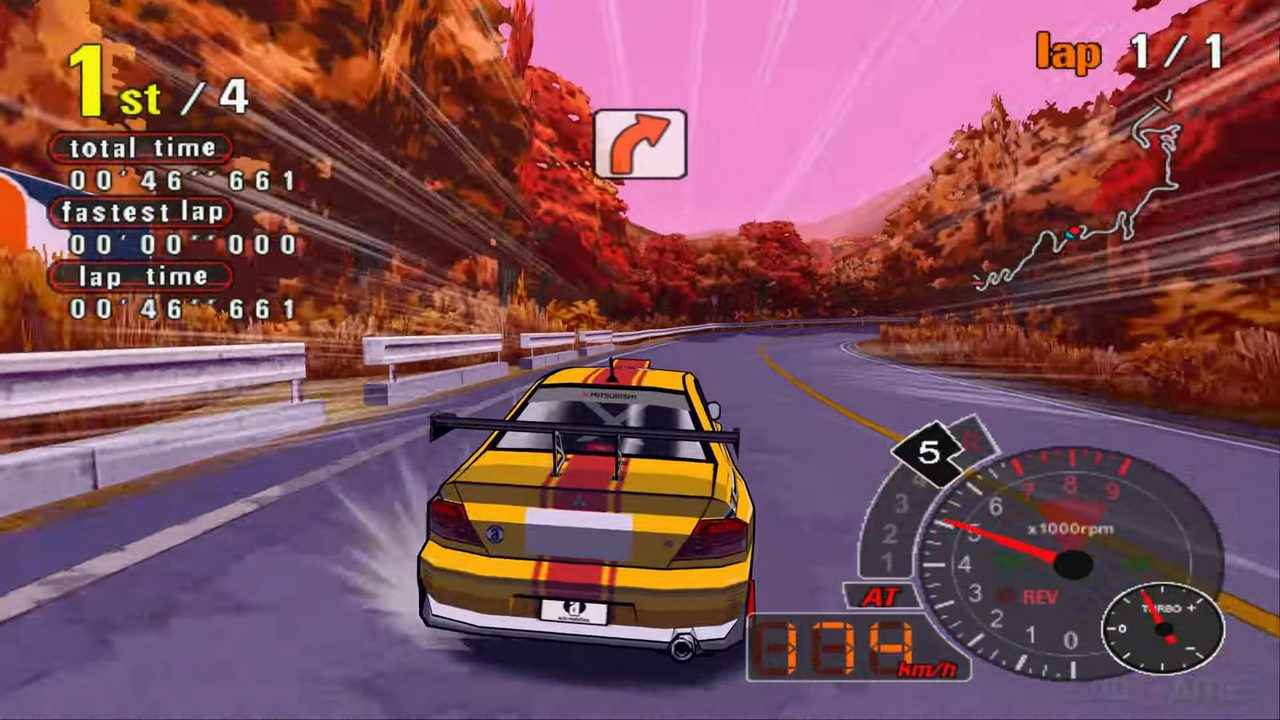
Task: Select the TURBO gauge
Action: coord(1165,630)
